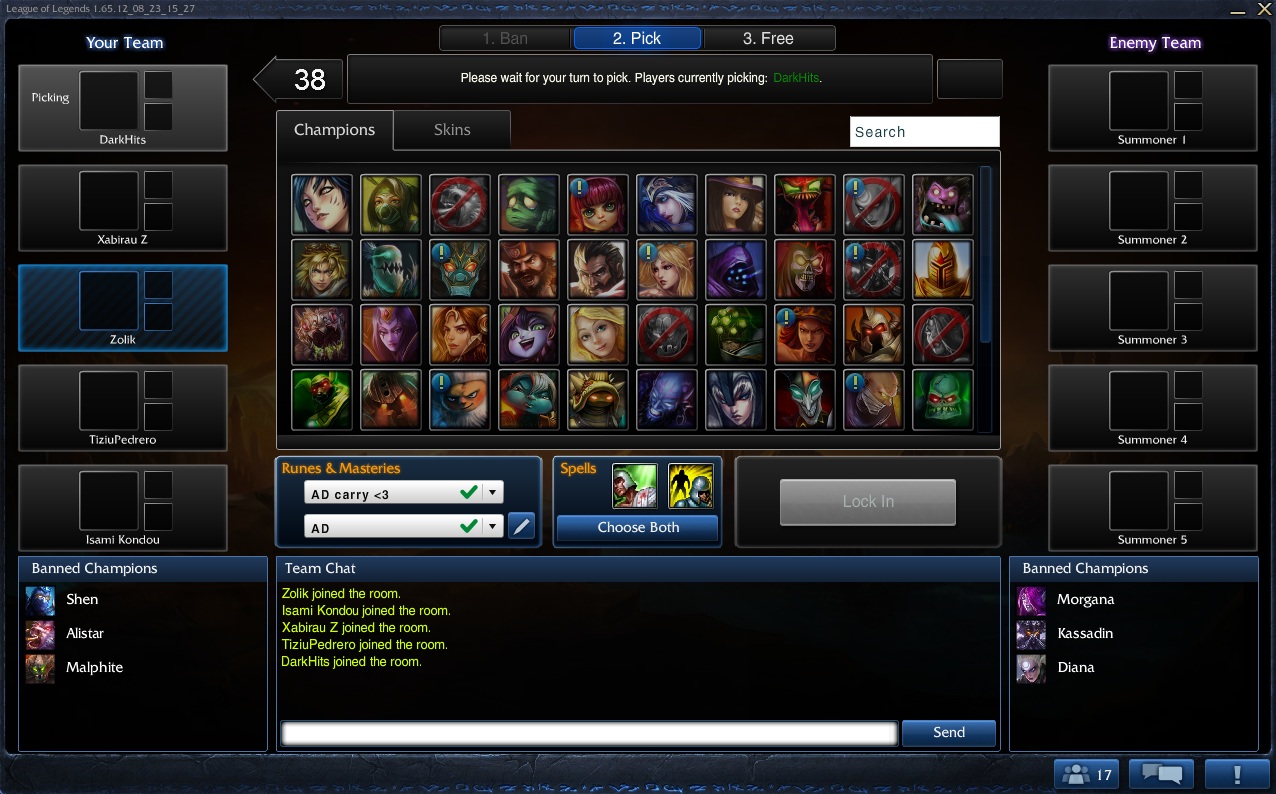
Task: Click the Choose Both spells button
Action: [x=638, y=528]
